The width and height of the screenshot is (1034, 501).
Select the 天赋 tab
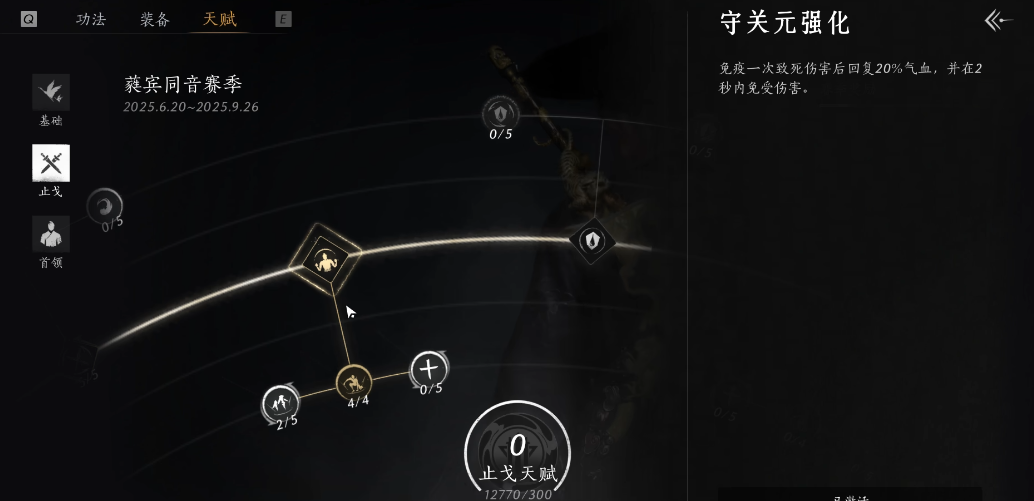coord(220,19)
